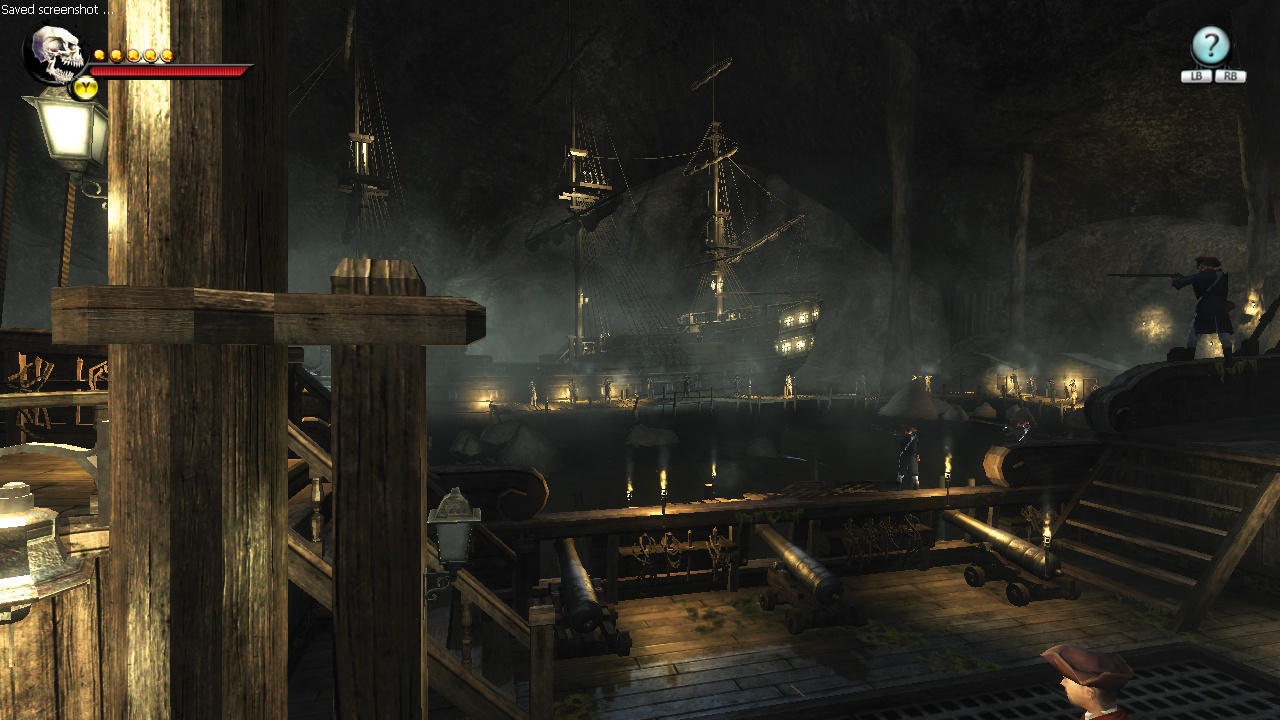The image size is (1280, 720).
Task: Click the skull portrait icon
Action: 58,55
